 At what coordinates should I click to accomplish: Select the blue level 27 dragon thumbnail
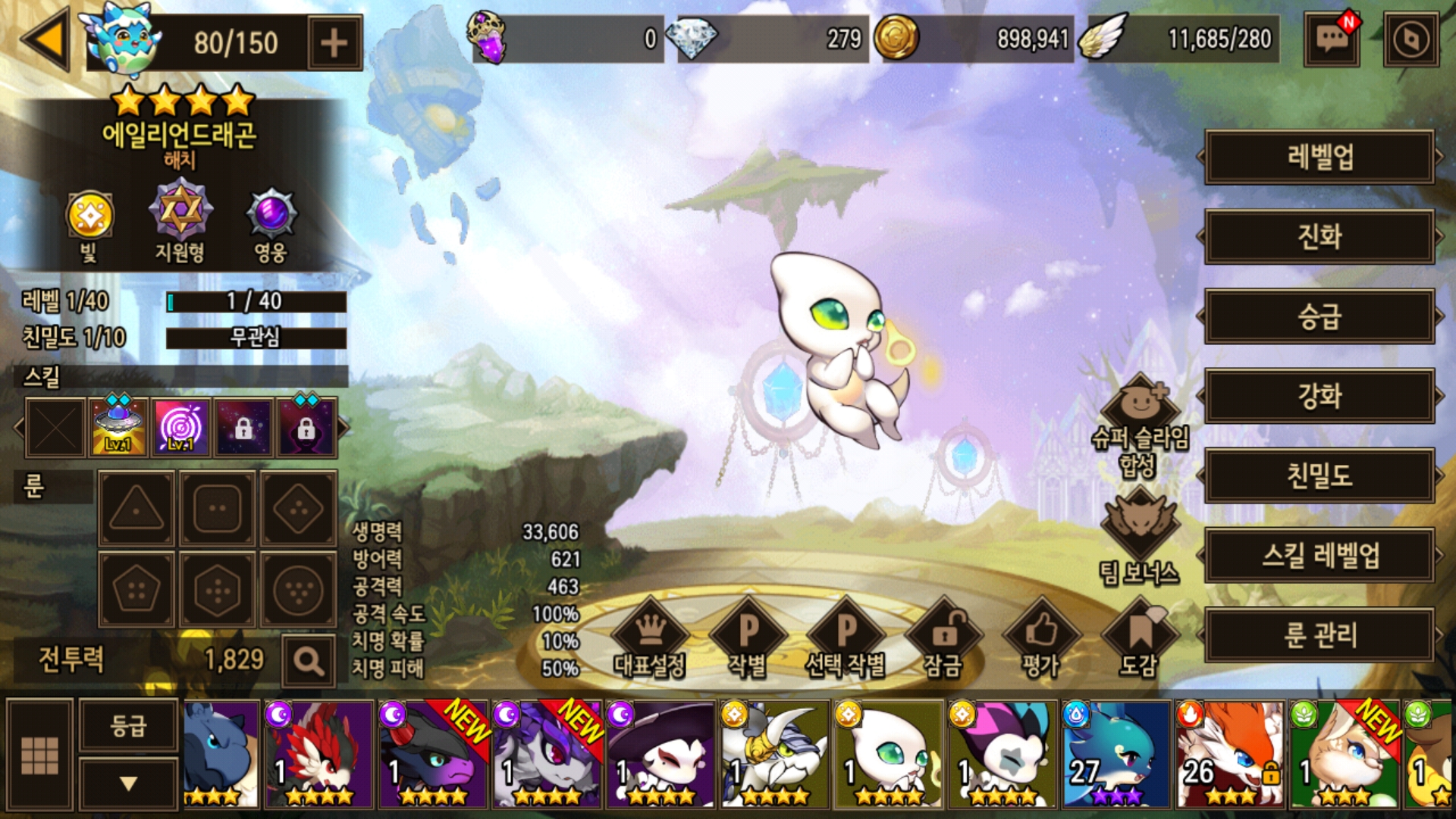(1116, 754)
